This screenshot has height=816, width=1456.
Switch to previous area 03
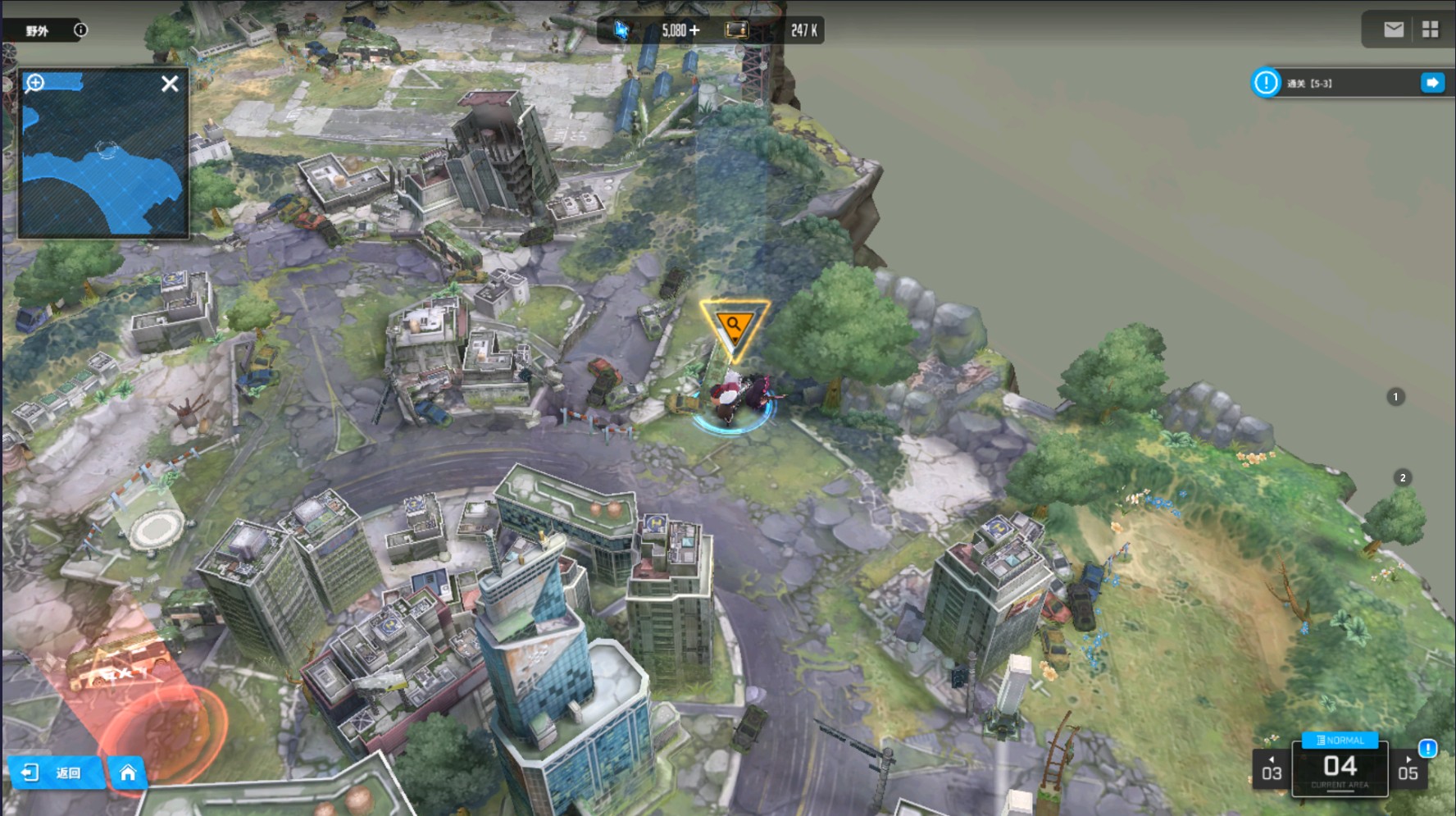pos(1272,770)
